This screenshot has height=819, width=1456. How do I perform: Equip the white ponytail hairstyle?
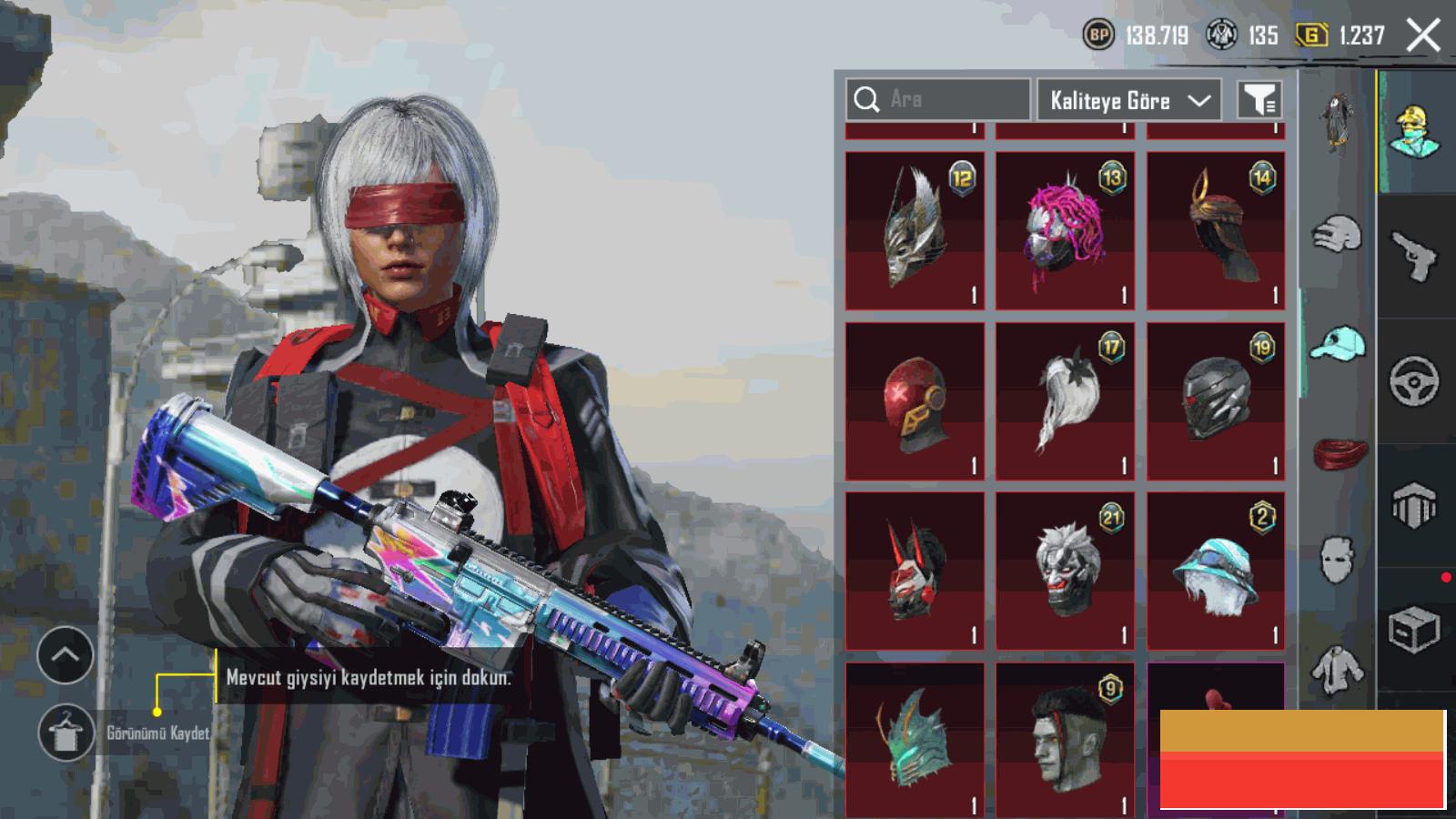[1065, 401]
